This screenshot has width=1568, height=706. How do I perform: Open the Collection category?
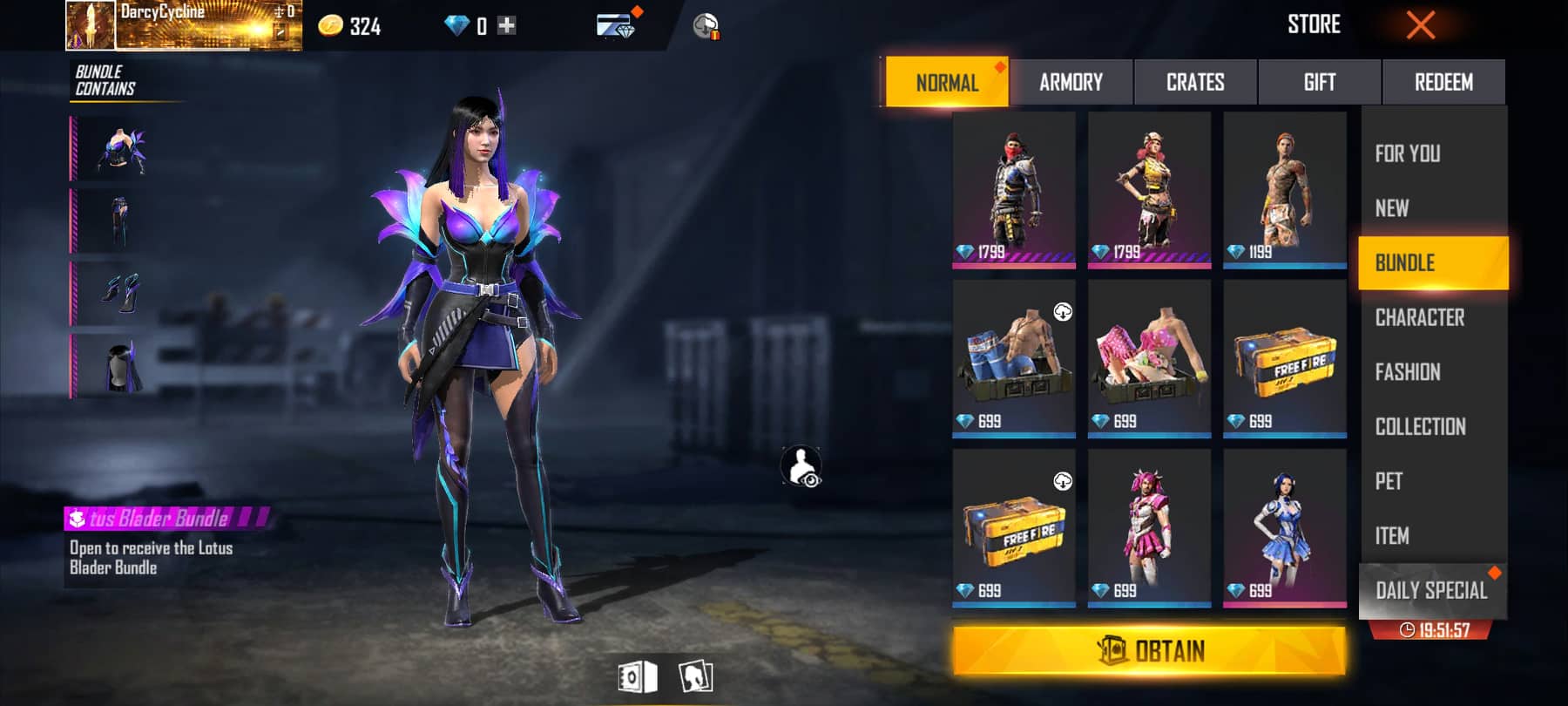[x=1420, y=427]
